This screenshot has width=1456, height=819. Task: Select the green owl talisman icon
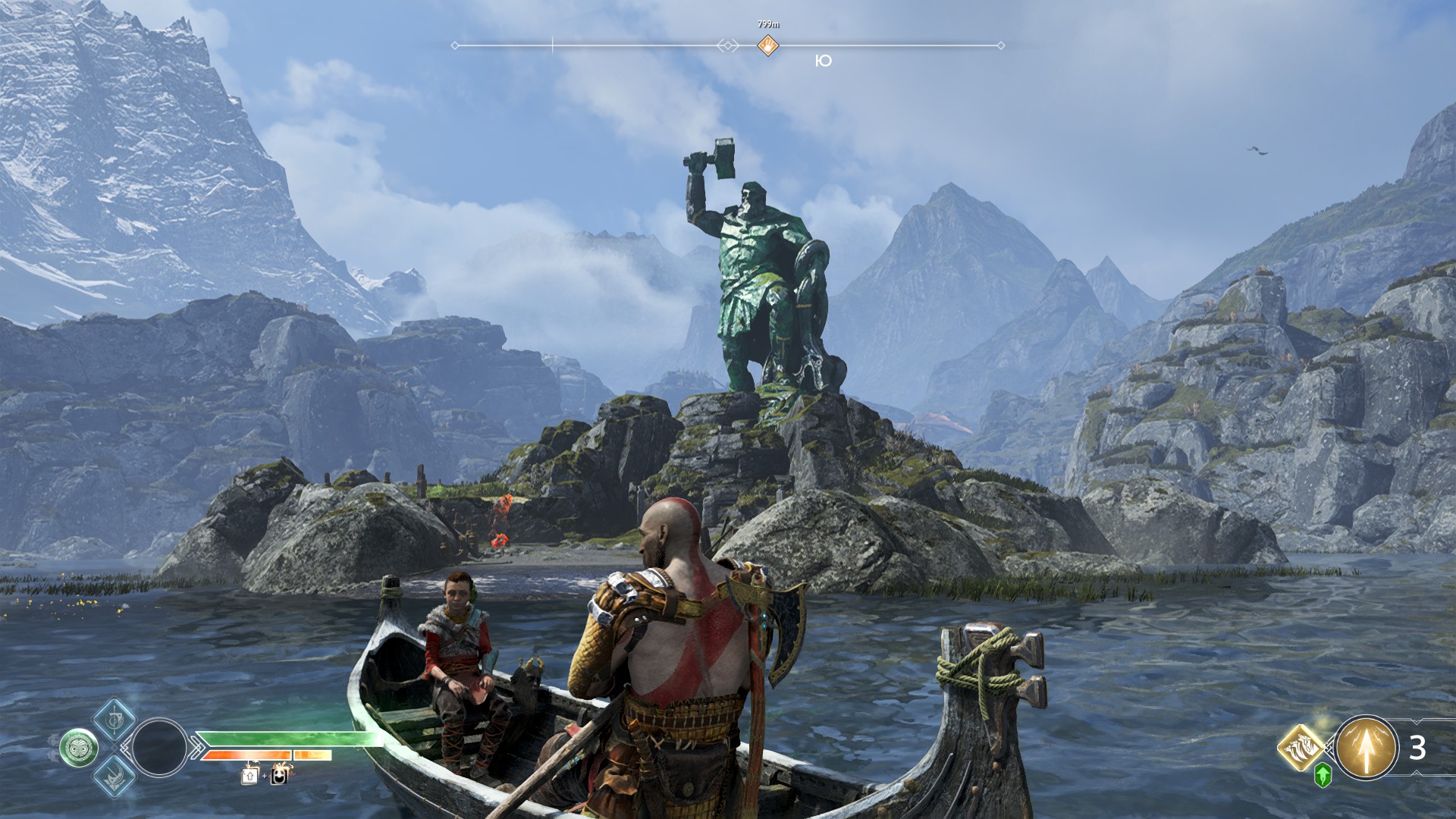pos(79,748)
